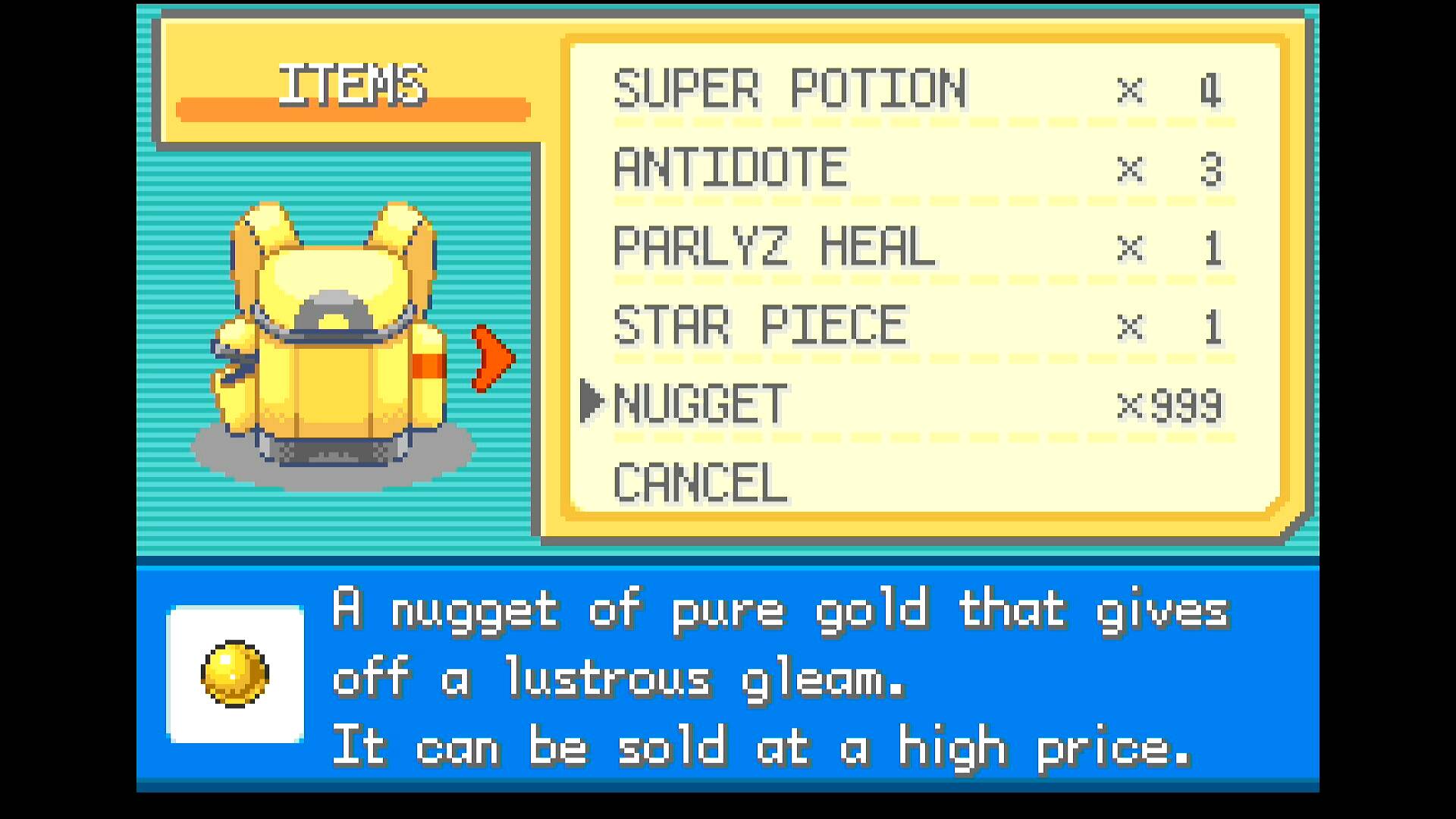The height and width of the screenshot is (819, 1456).
Task: Click the yellow backpack image
Action: pyautogui.click(x=331, y=334)
